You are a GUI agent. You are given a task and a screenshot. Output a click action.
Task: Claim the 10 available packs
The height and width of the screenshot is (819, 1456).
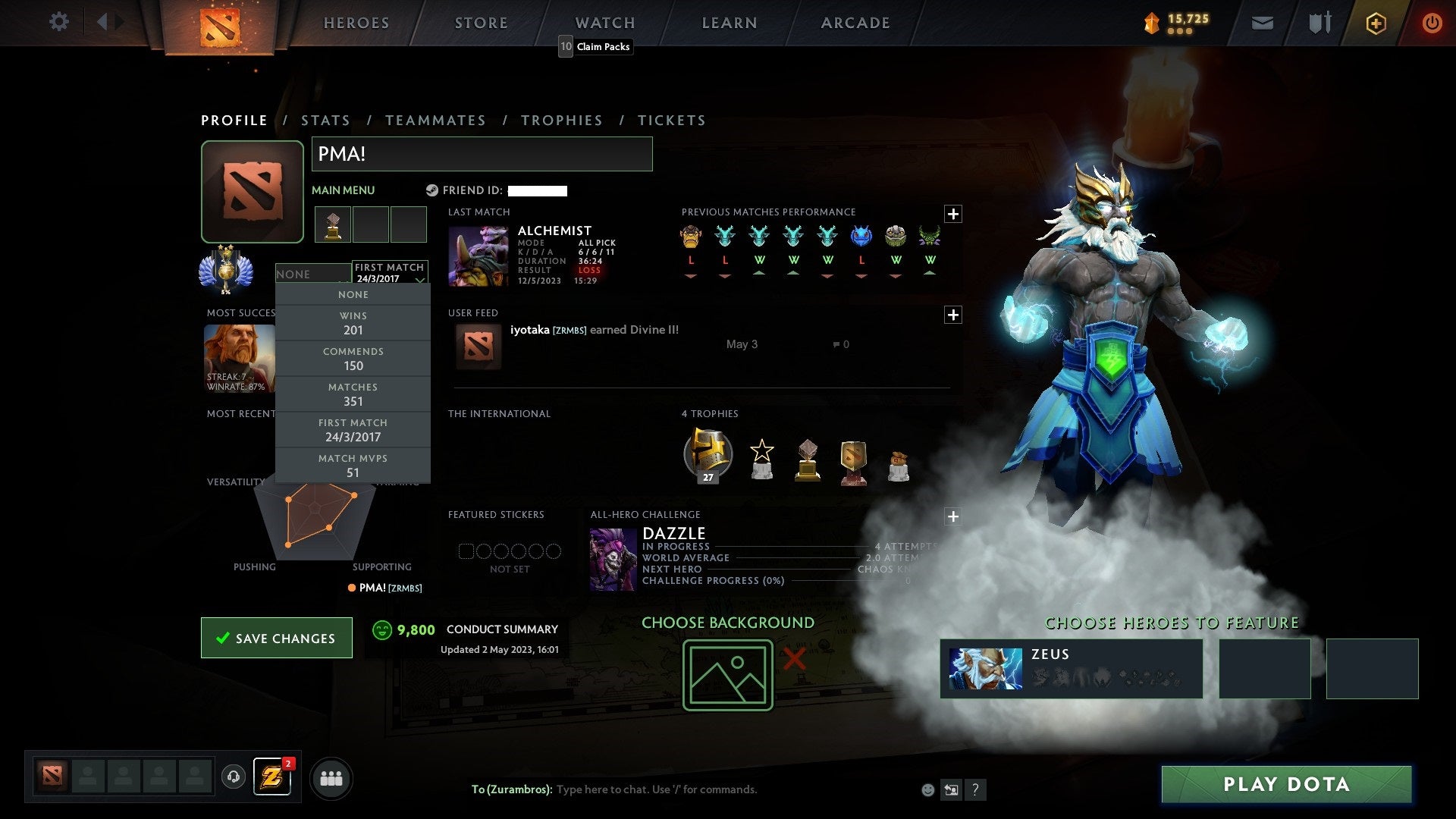click(x=595, y=46)
